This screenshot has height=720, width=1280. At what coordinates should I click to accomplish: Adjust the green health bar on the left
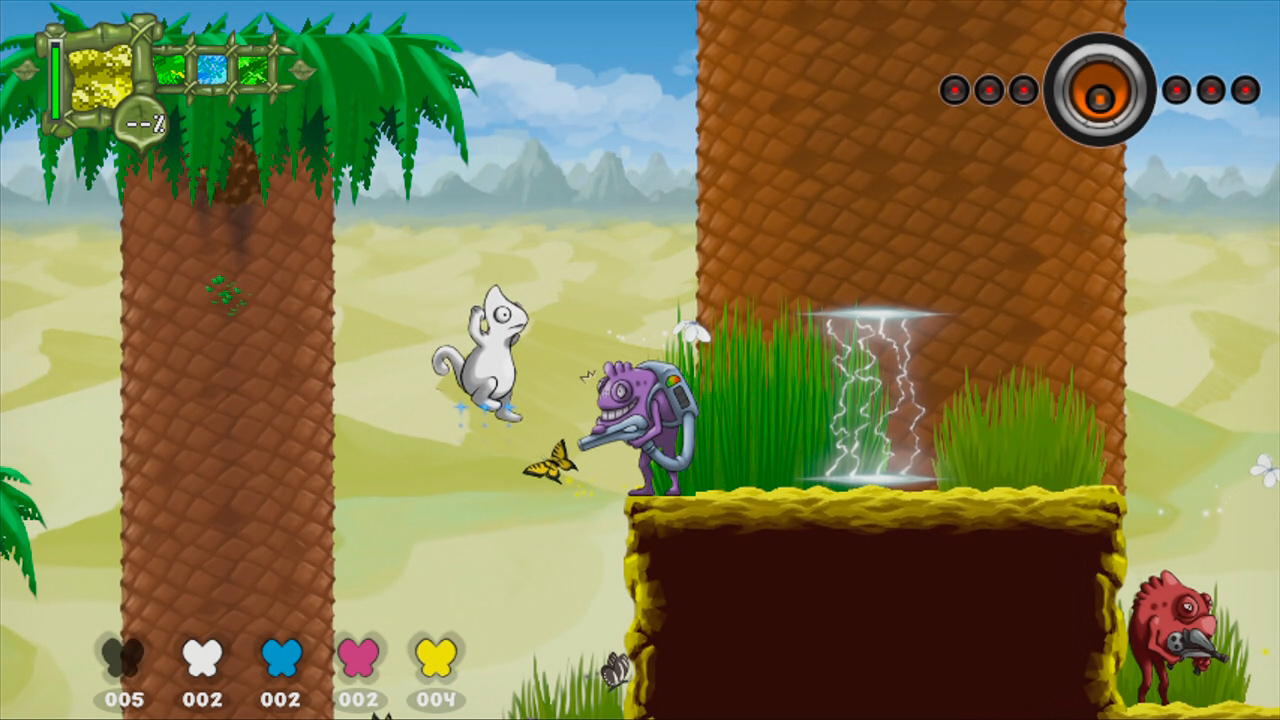pos(54,80)
